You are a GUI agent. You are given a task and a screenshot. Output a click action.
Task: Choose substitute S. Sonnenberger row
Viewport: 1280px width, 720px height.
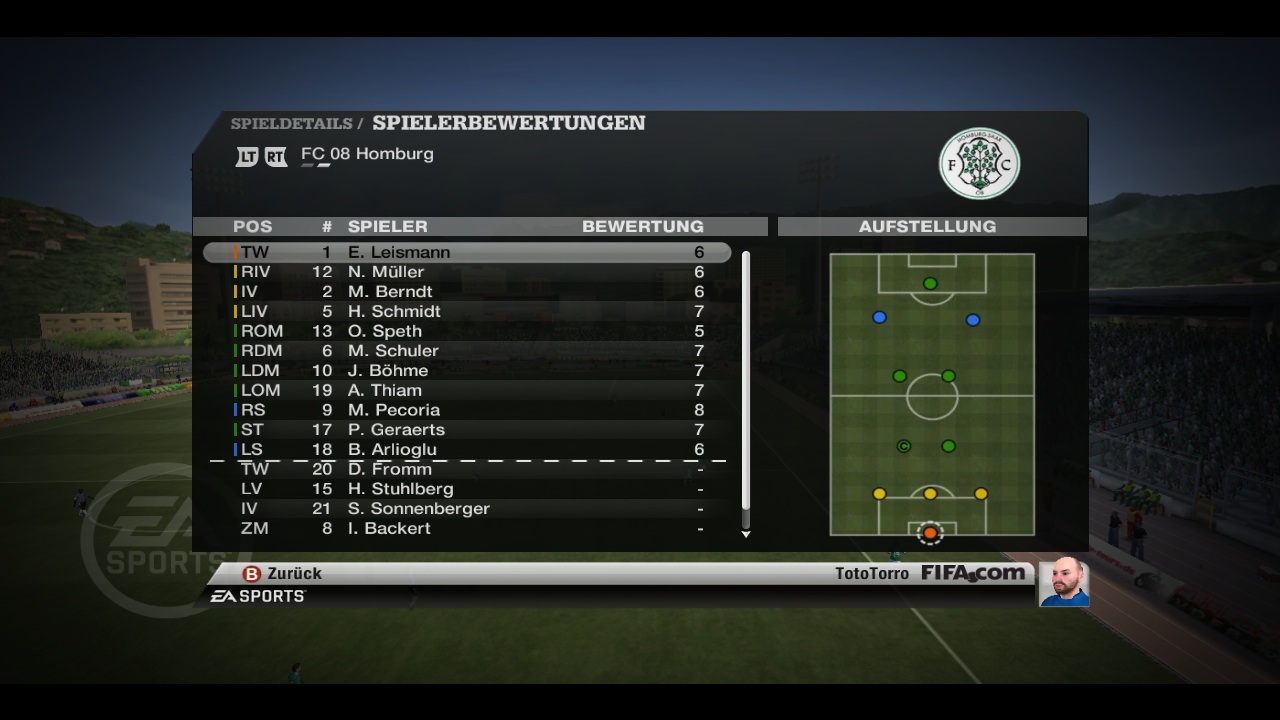point(467,508)
